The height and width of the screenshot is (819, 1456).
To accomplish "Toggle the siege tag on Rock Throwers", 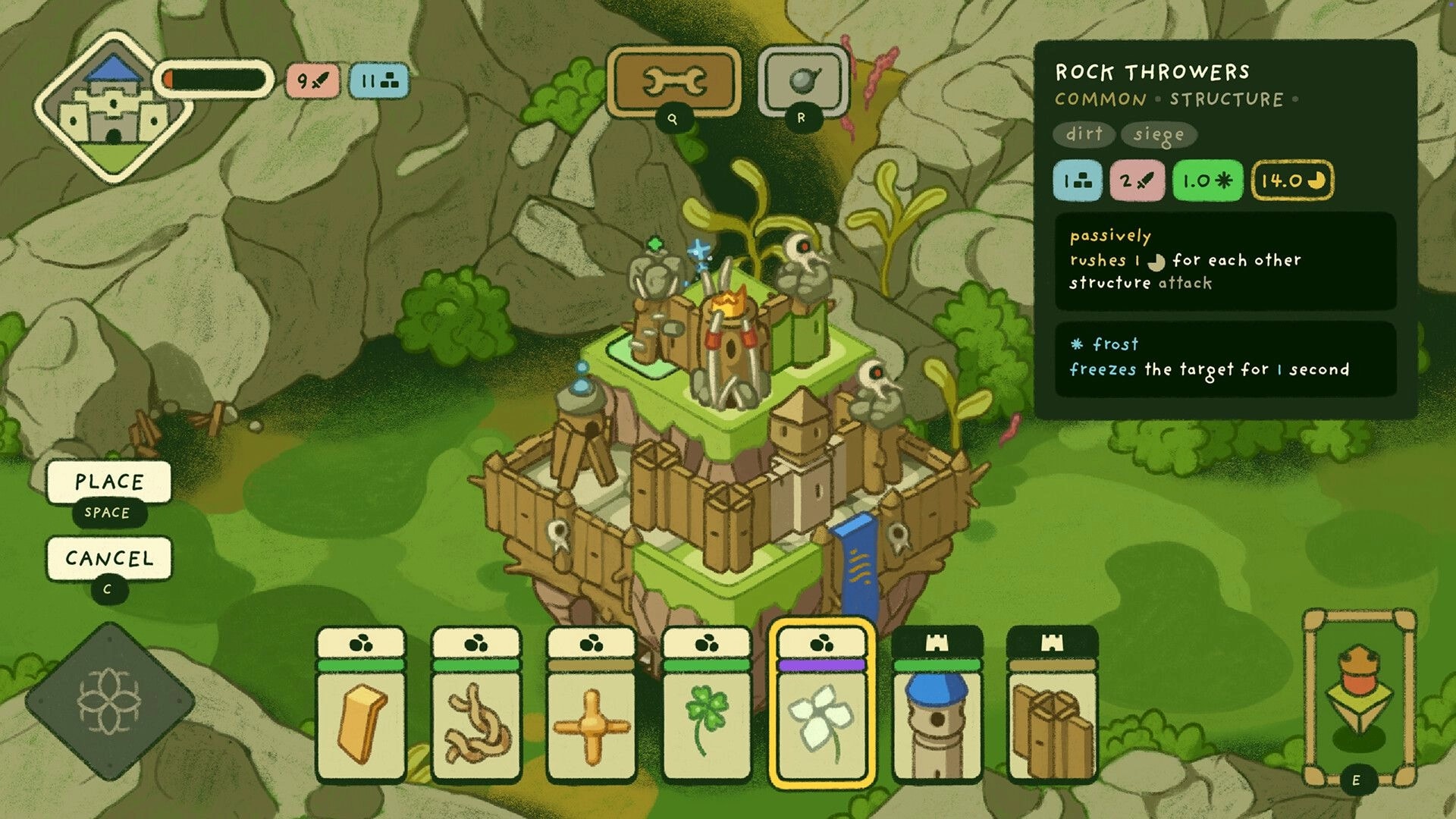I will click(x=1158, y=135).
